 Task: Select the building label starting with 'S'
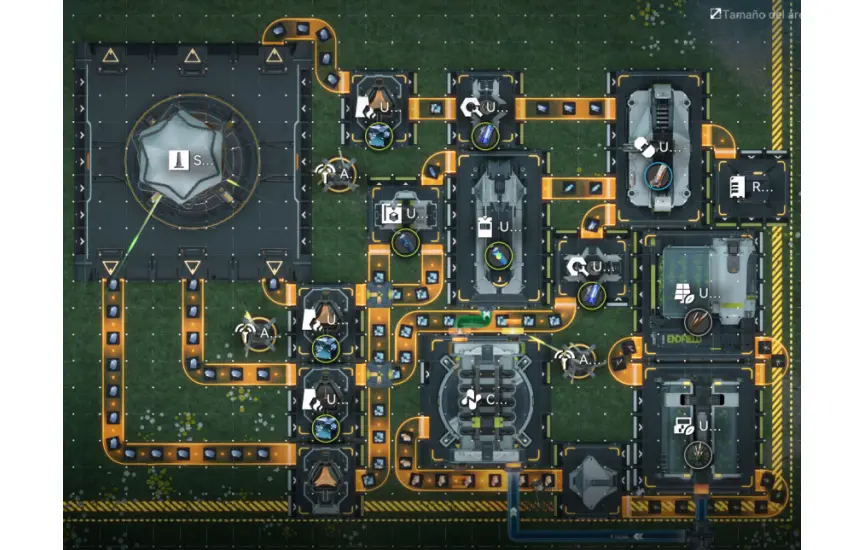pyautogui.click(x=190, y=160)
